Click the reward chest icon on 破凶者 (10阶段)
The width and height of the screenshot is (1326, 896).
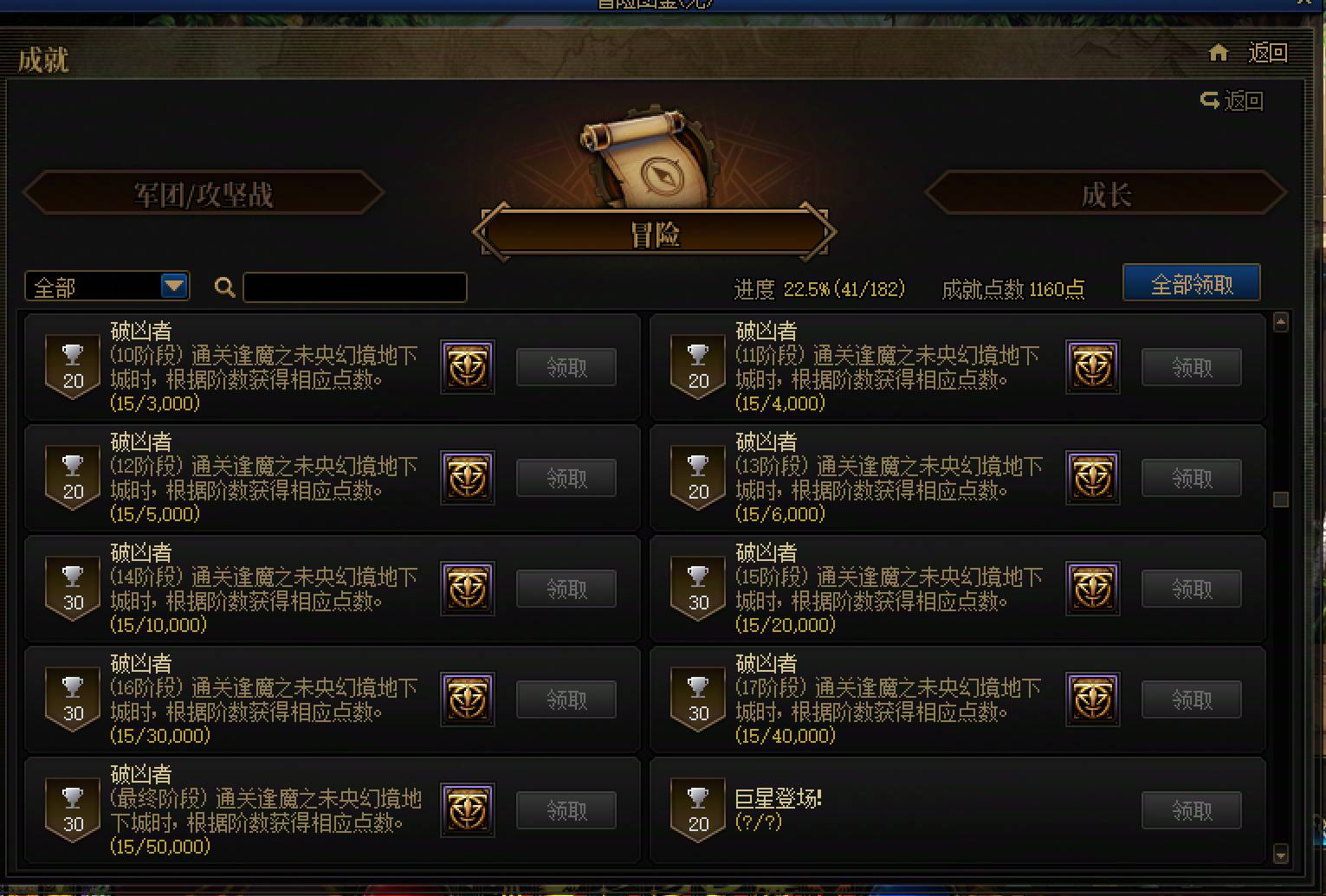click(x=467, y=366)
